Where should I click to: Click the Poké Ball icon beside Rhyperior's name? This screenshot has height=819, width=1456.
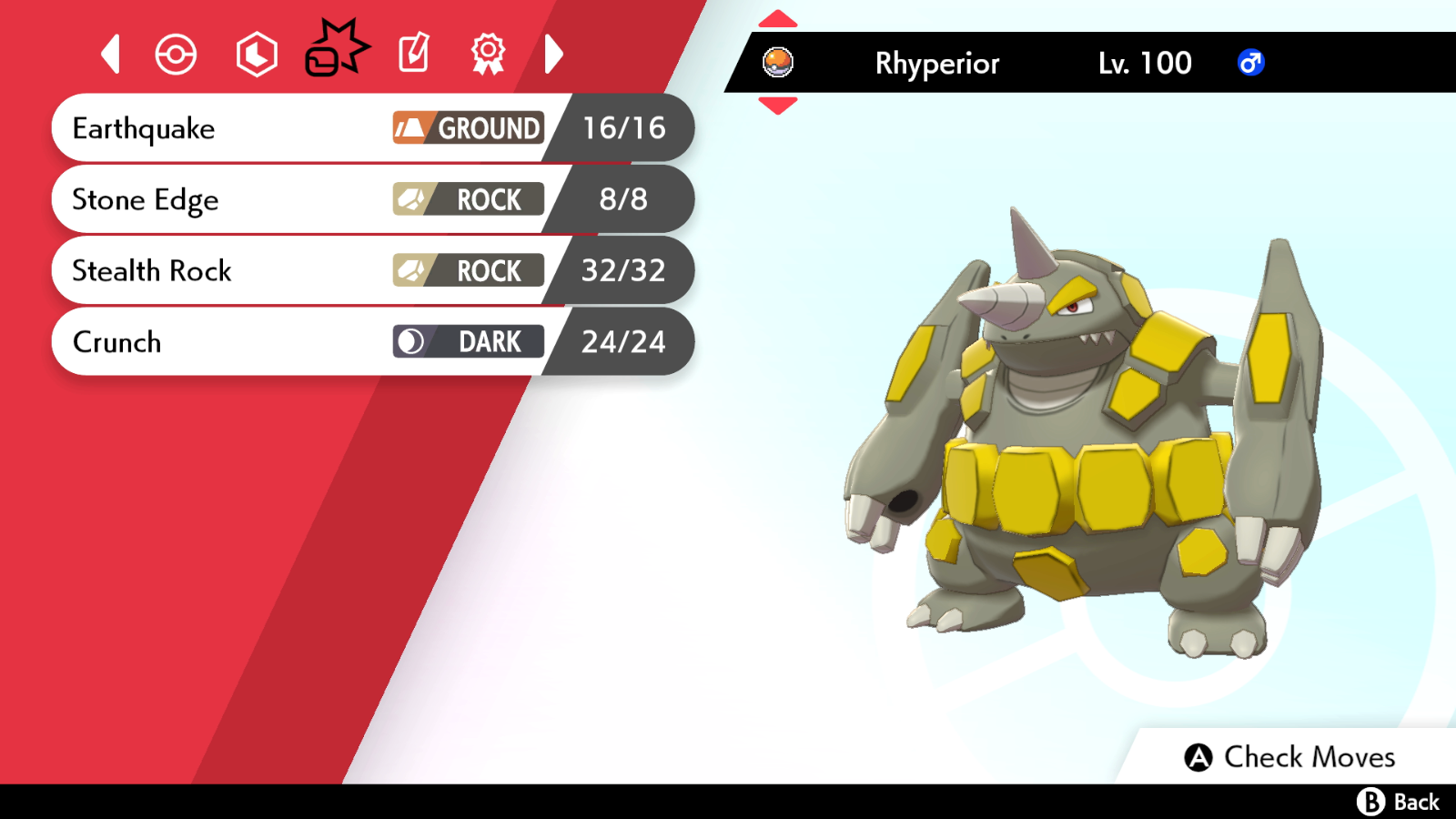click(x=778, y=63)
